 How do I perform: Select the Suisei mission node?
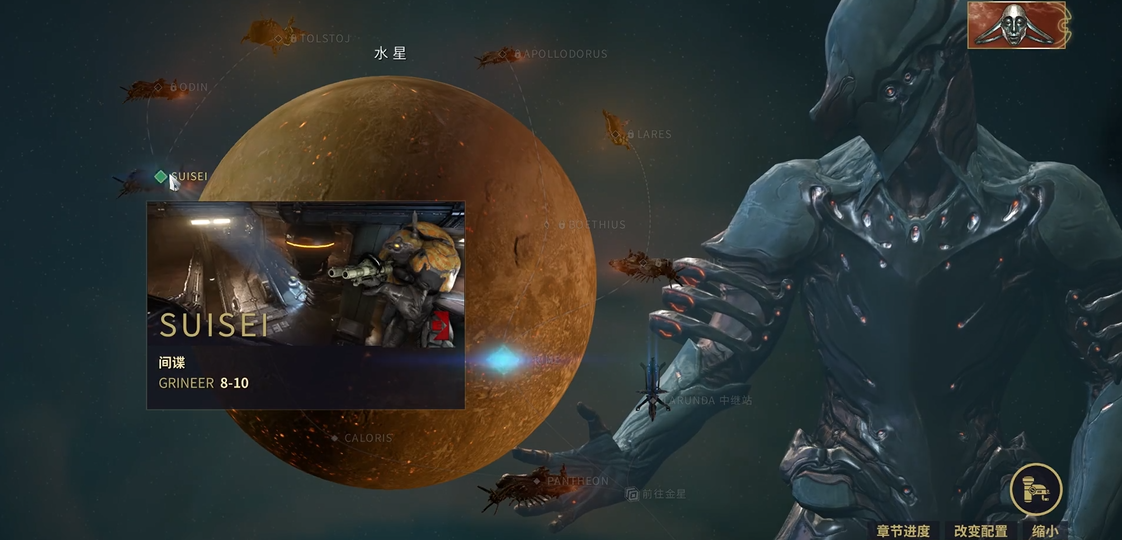click(161, 177)
